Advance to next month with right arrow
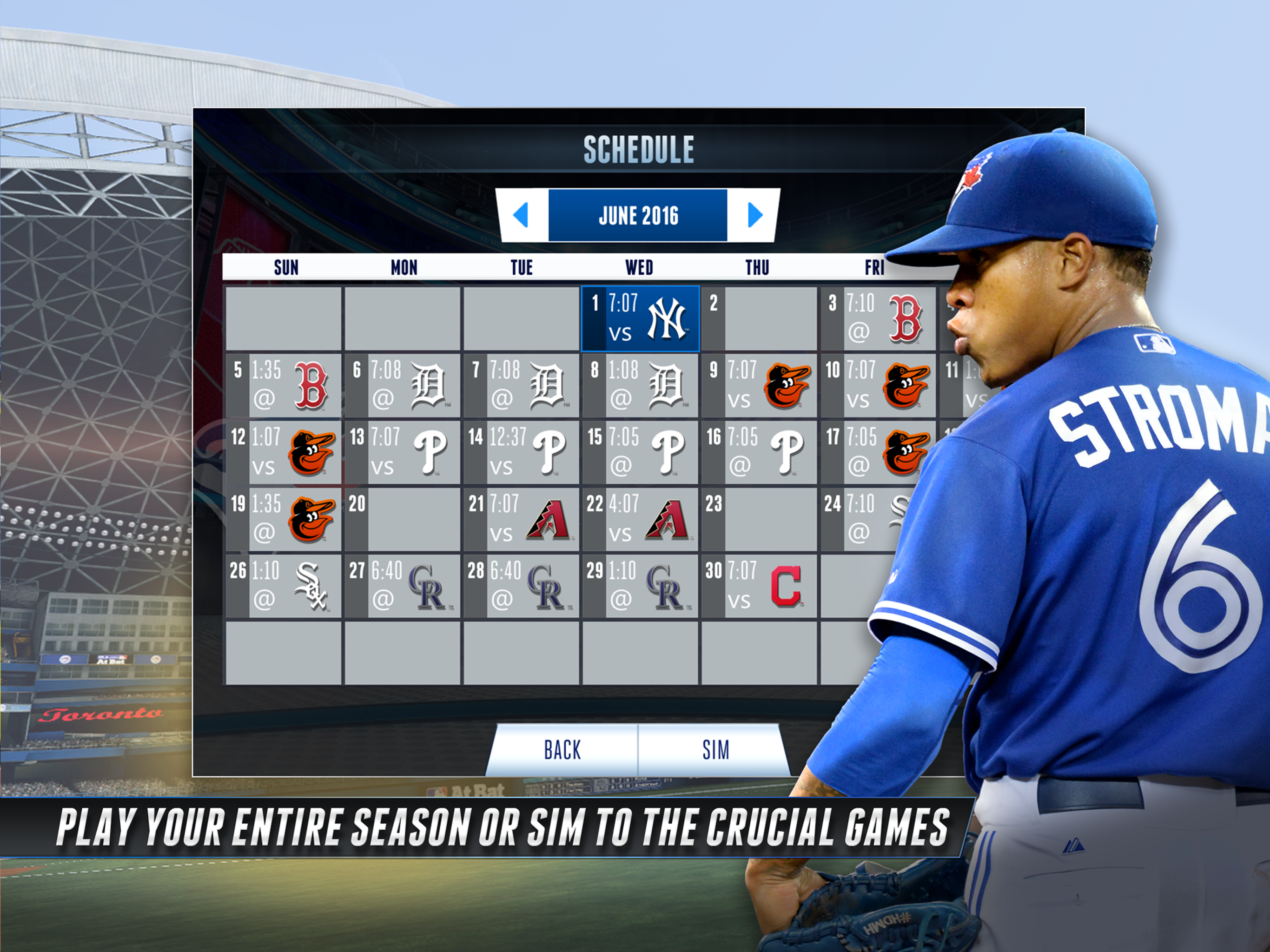Viewport: 1270px width, 952px height. (755, 215)
